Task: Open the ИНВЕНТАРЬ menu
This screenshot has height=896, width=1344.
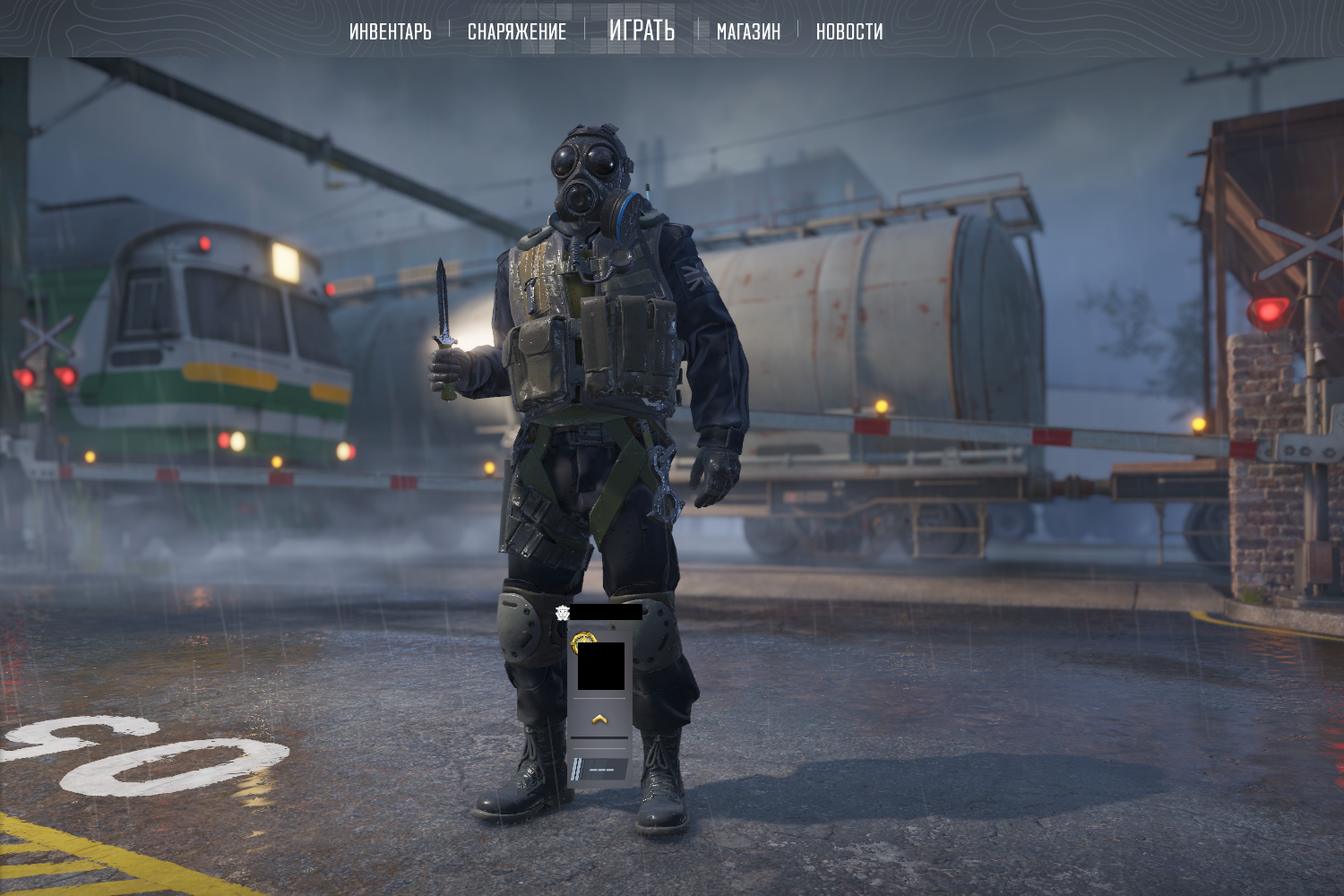Action: click(x=390, y=31)
